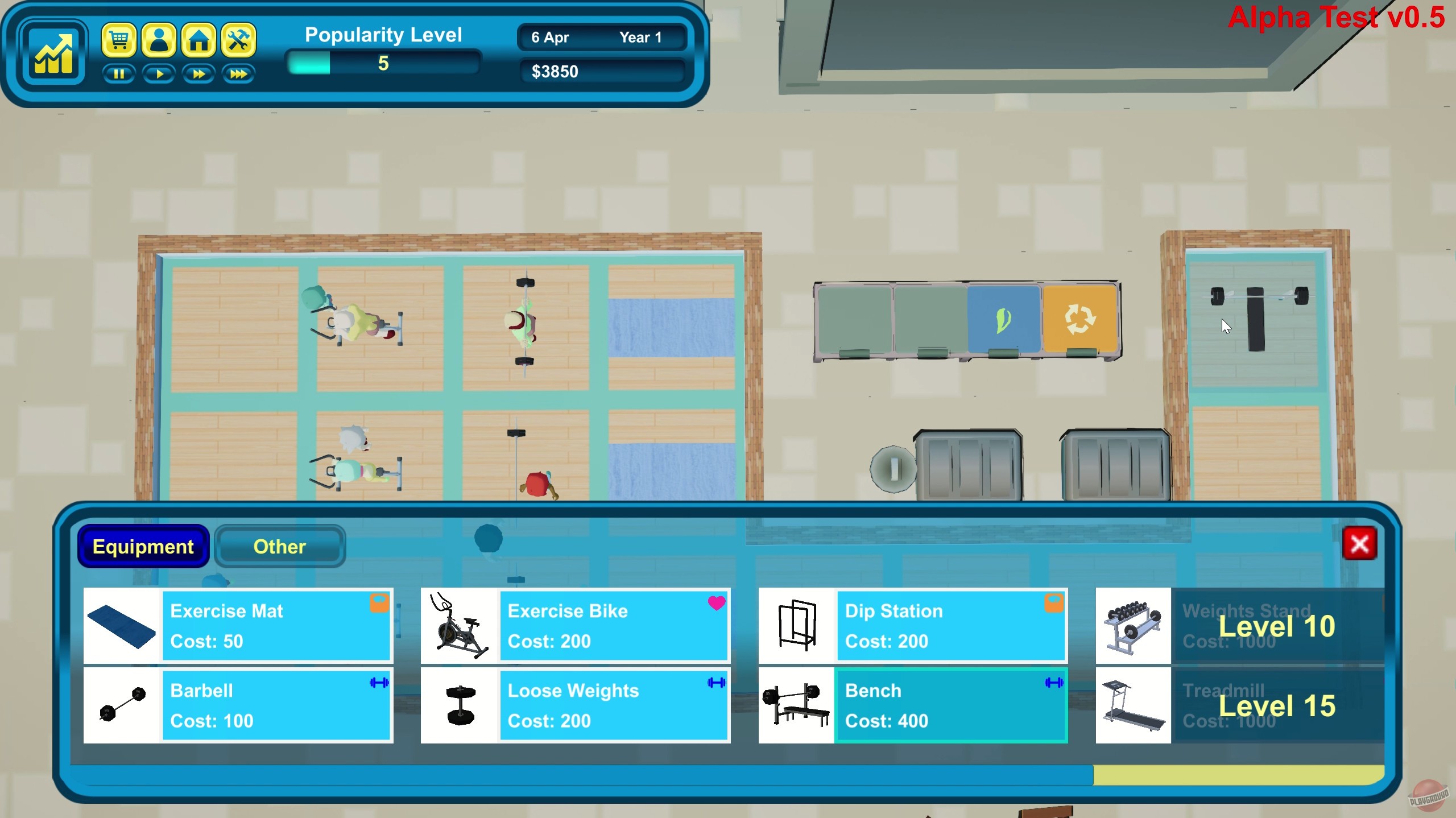Pause the game simulation
The image size is (1456, 818).
(x=119, y=74)
